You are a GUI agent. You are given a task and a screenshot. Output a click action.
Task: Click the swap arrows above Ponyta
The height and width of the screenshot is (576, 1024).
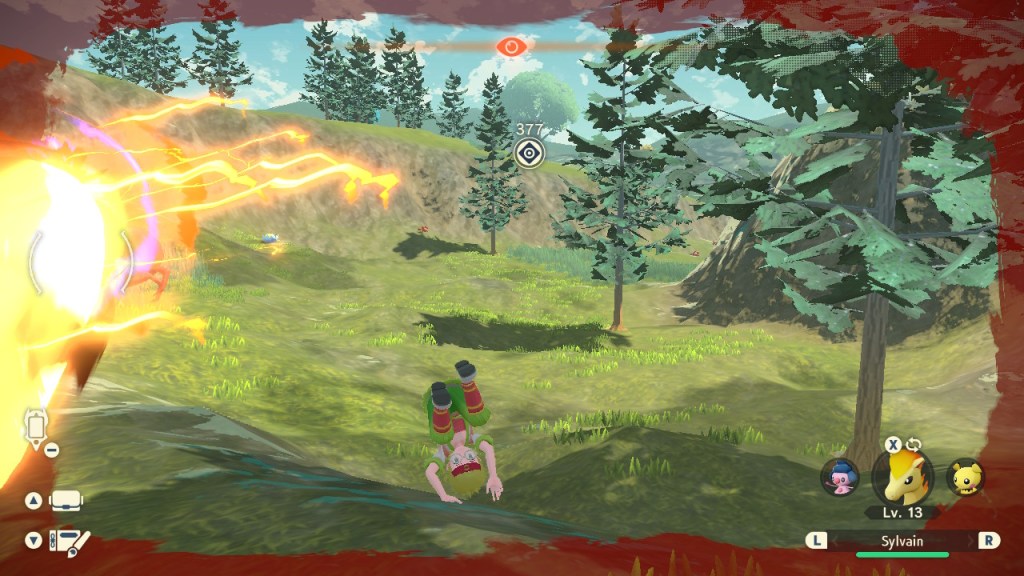click(x=914, y=444)
